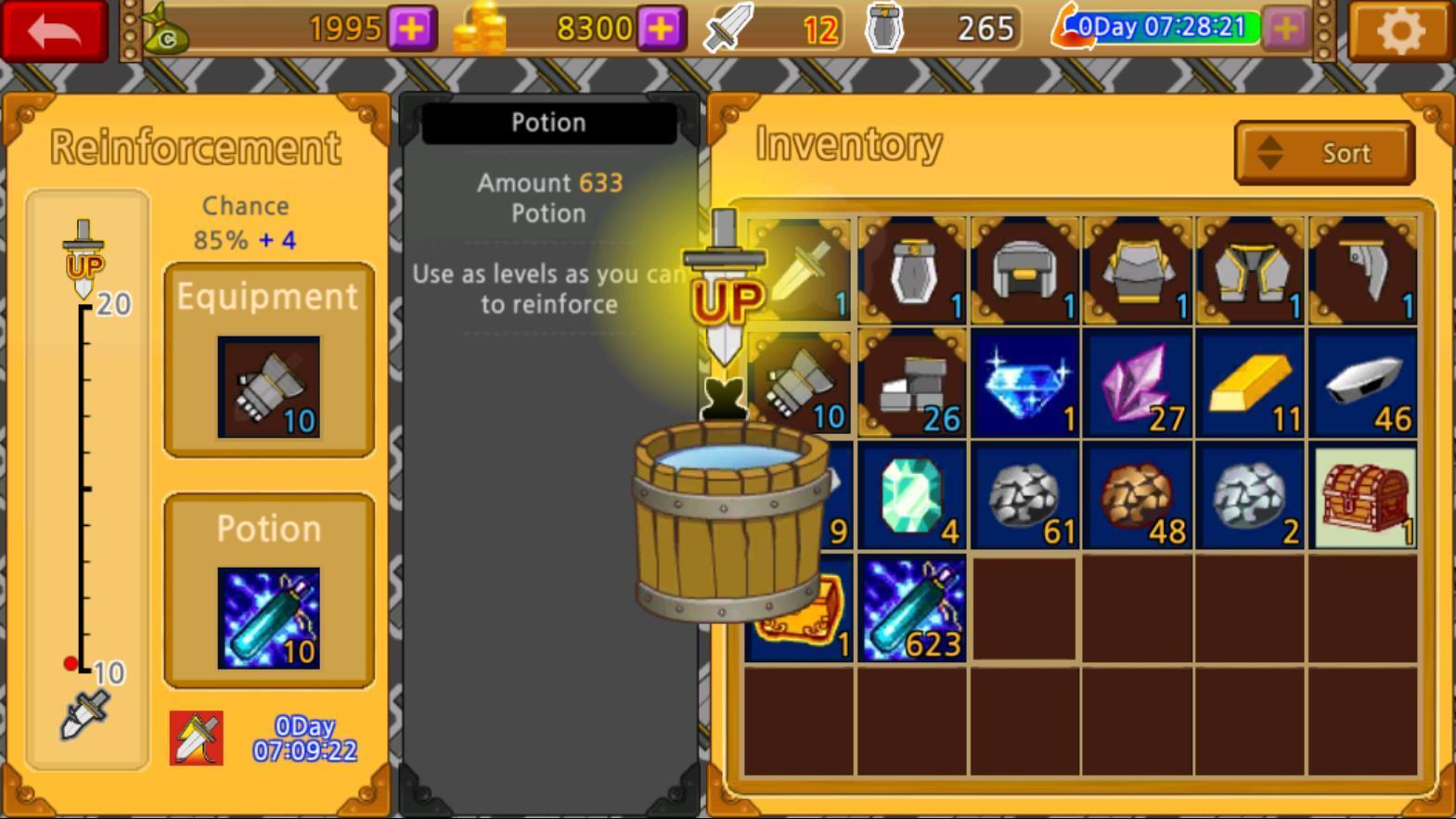The height and width of the screenshot is (819, 1456).
Task: Add more green coin-bag currency with its plus button
Action: (x=411, y=29)
